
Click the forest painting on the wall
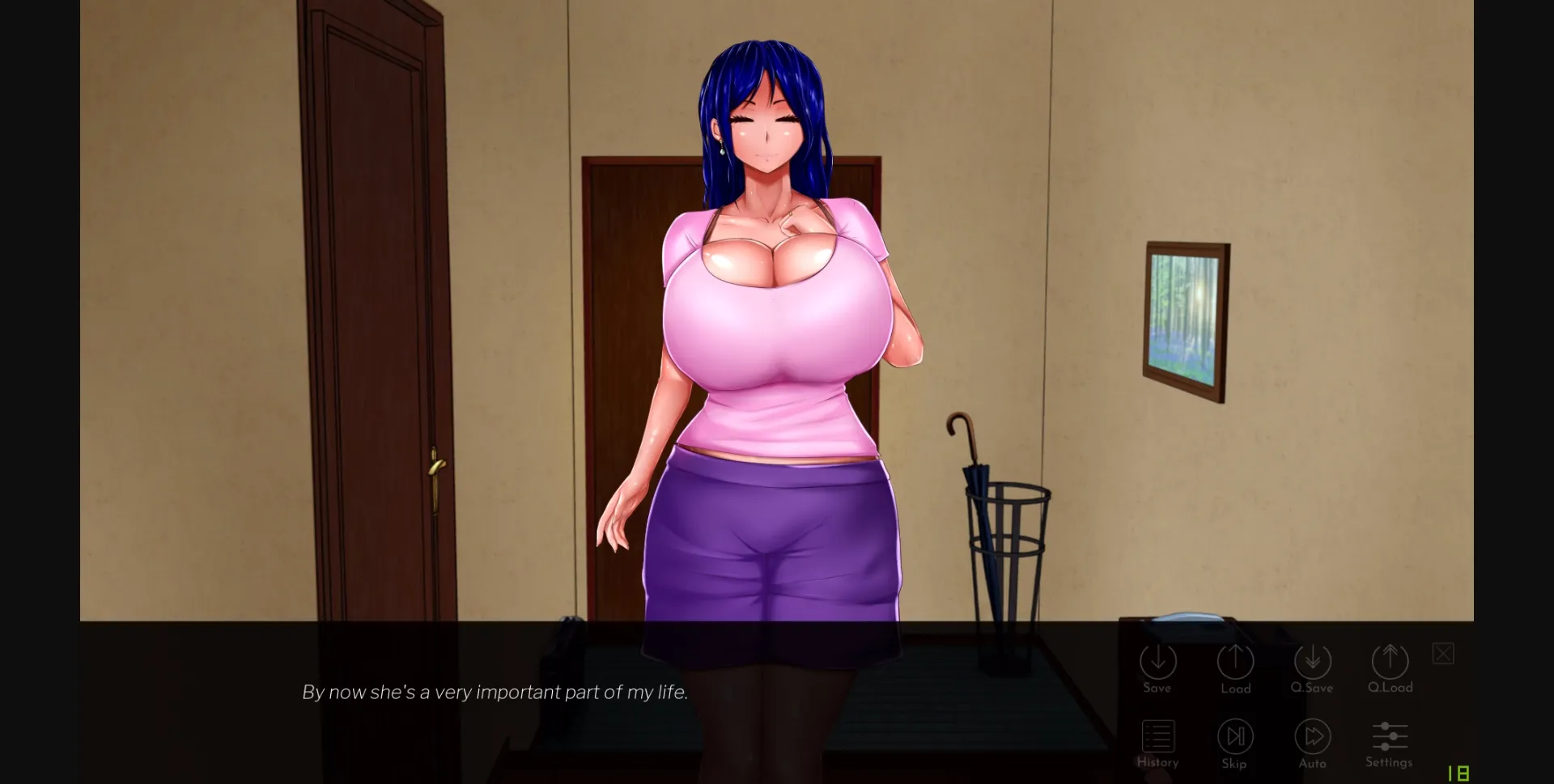pos(1186,317)
